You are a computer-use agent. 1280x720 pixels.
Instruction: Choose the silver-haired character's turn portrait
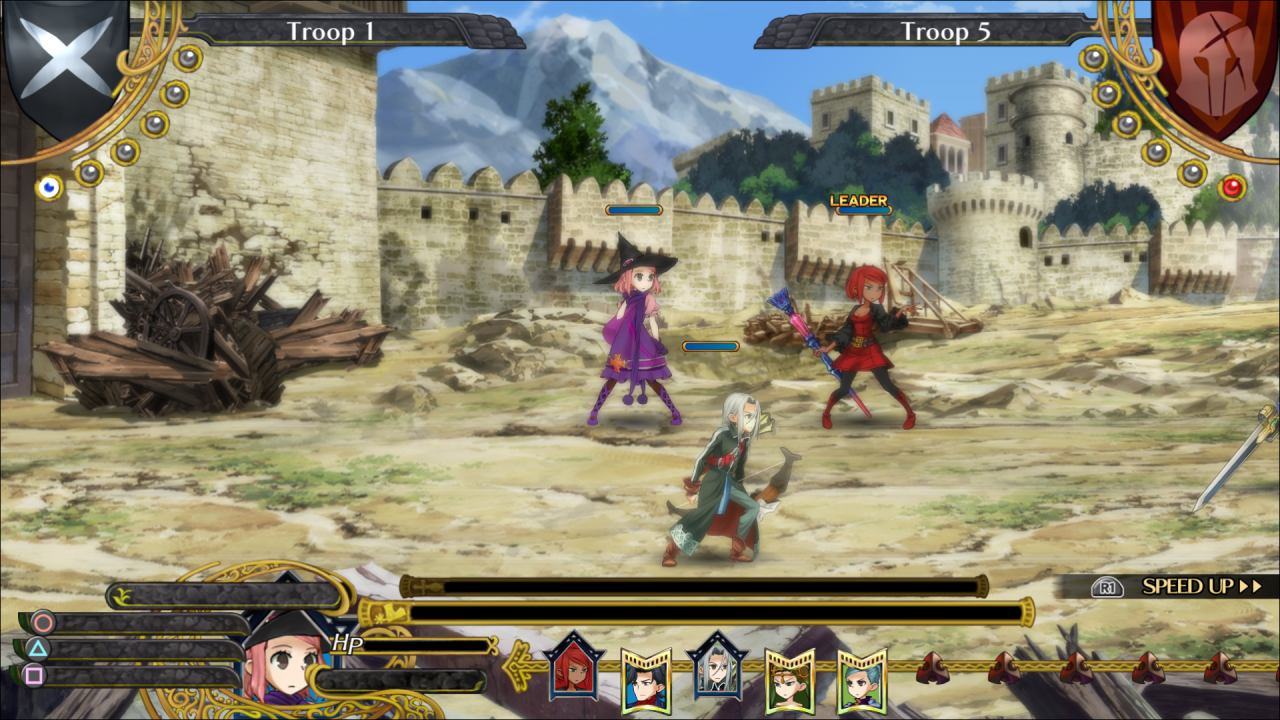[717, 668]
